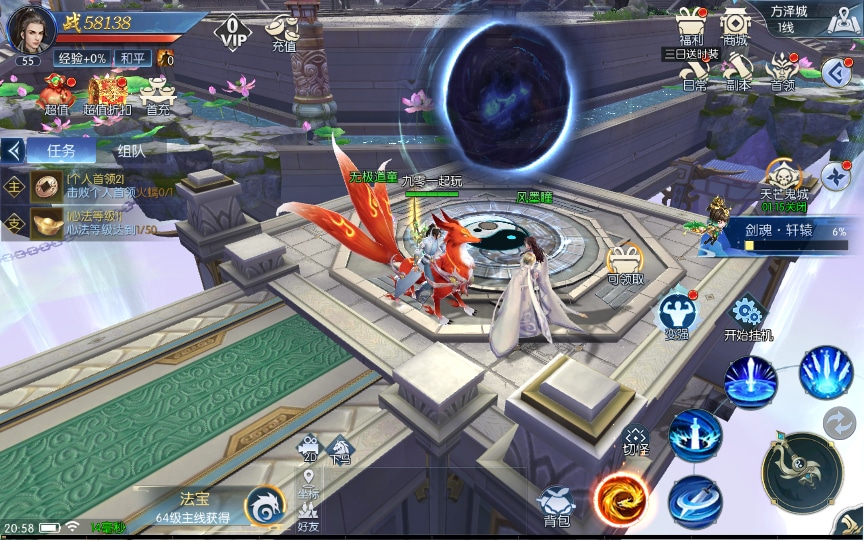This screenshot has width=864, height=540.
Task: Open the 商城 mall
Action: tap(735, 25)
